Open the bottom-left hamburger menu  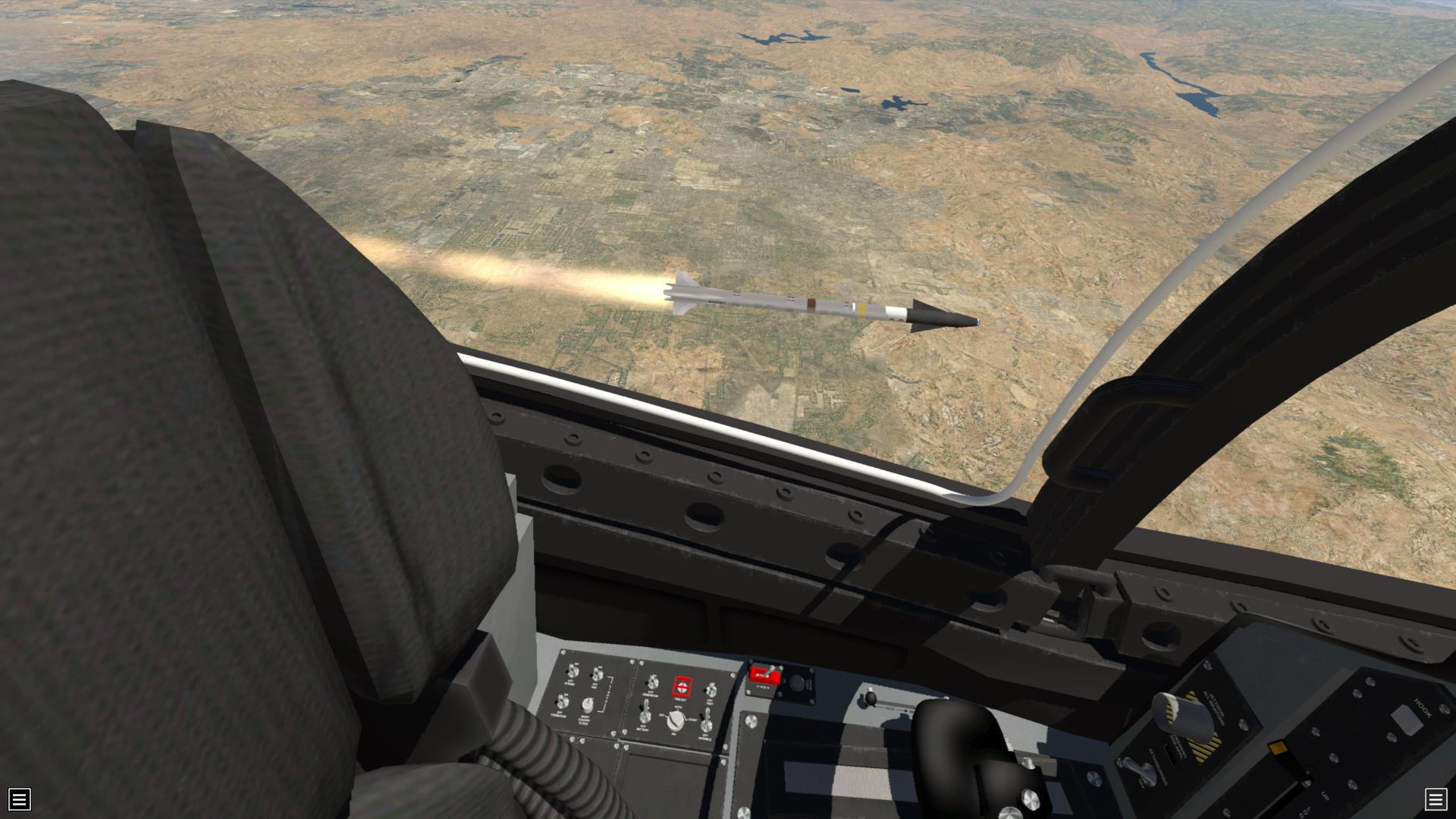[x=19, y=799]
